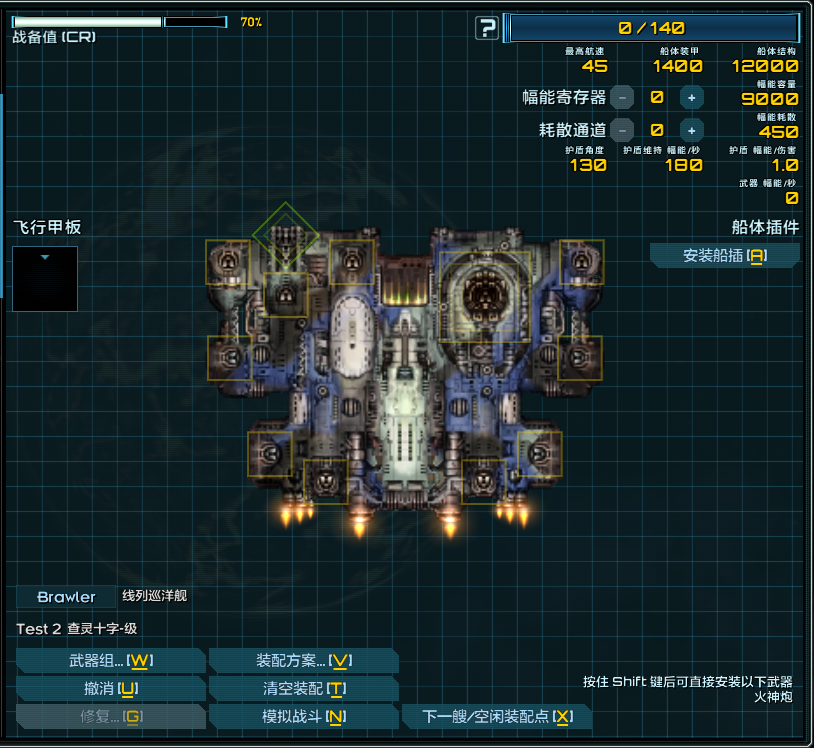Viewport: 814px width, 748px height.
Task: Open 装配方案 loadout variants
Action: [303, 661]
